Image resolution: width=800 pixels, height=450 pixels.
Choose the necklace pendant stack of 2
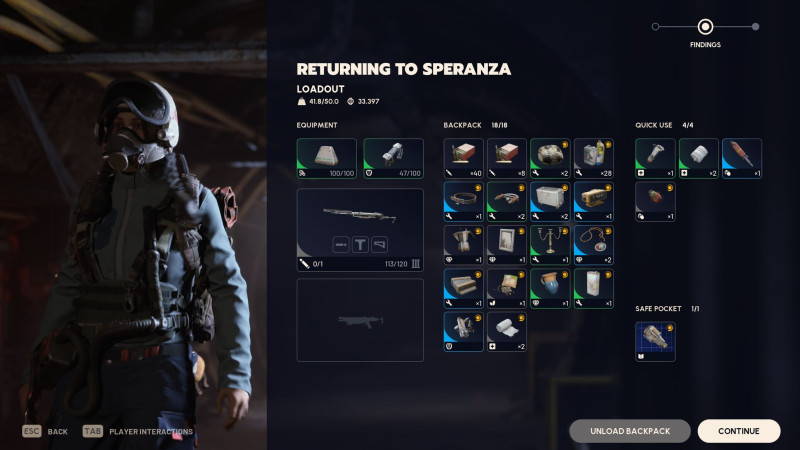coord(593,245)
